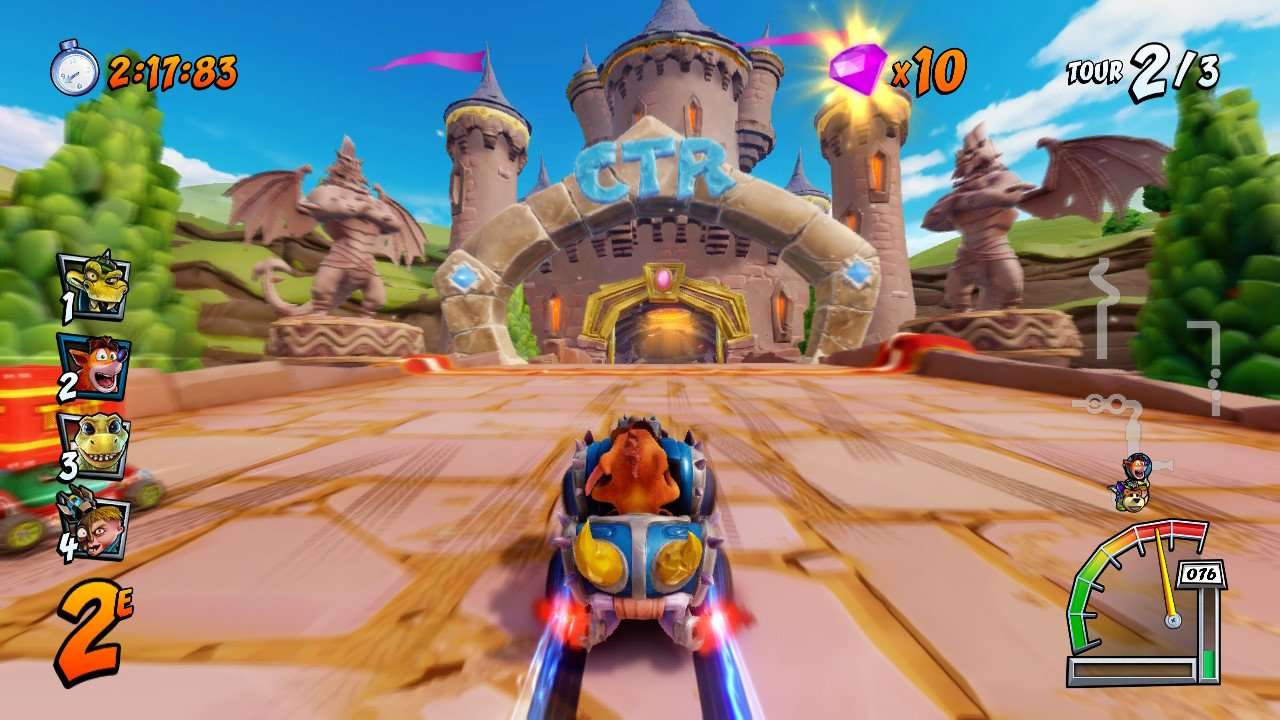Choose the third-place dinosaur racer portrait
The image size is (1280, 720).
[x=93, y=444]
